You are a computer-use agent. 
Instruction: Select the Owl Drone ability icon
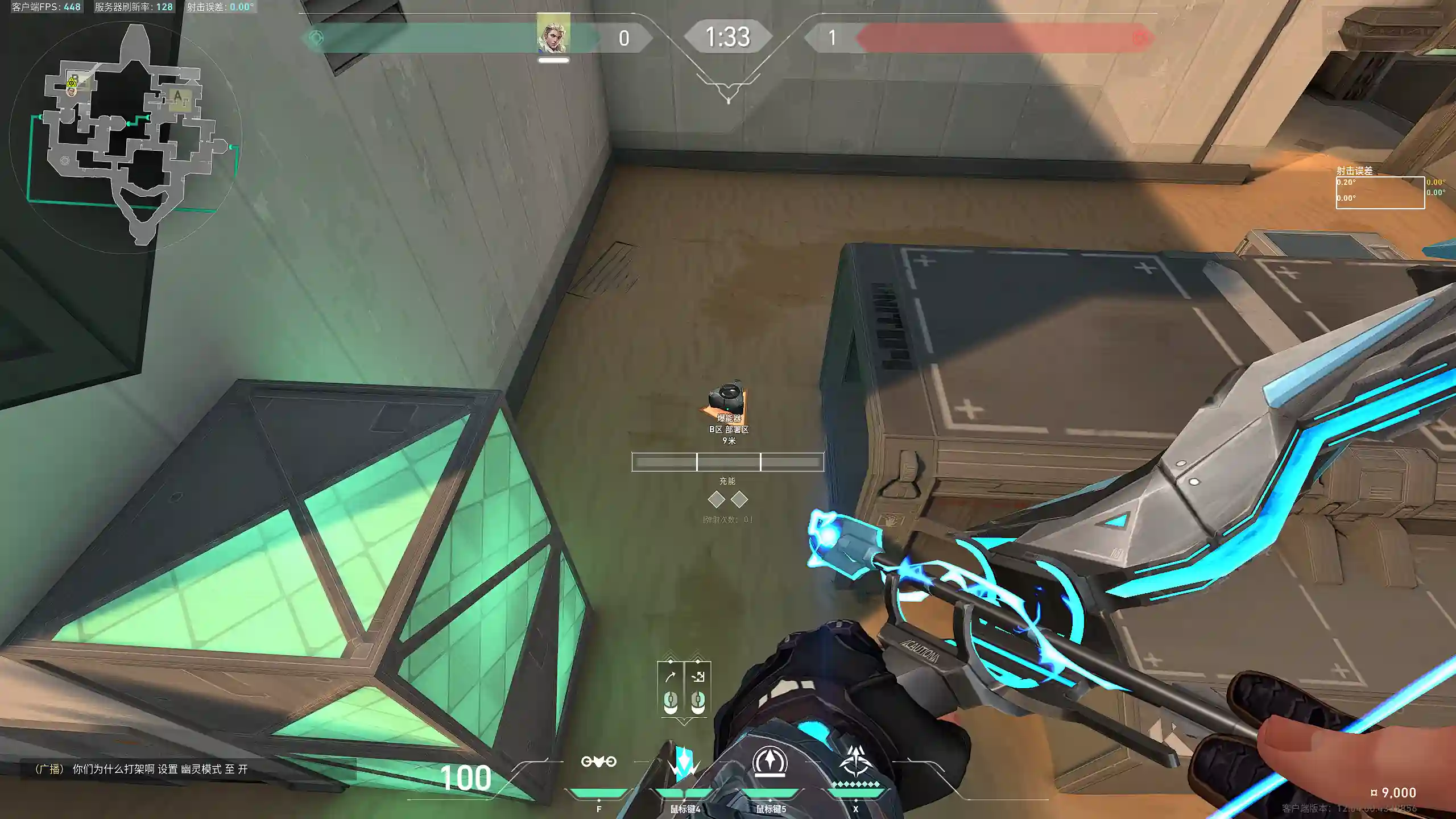click(x=598, y=762)
